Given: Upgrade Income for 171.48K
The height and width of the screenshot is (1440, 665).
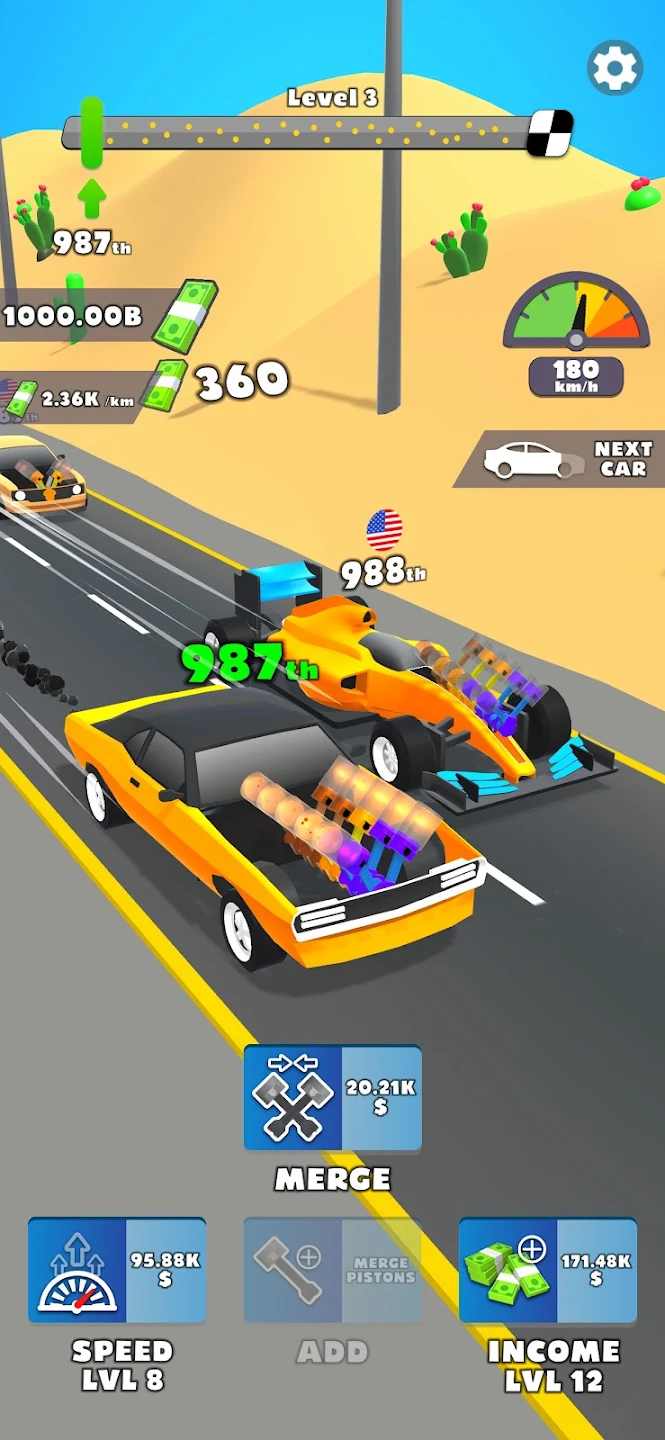Looking at the screenshot, I should pyautogui.click(x=548, y=1270).
